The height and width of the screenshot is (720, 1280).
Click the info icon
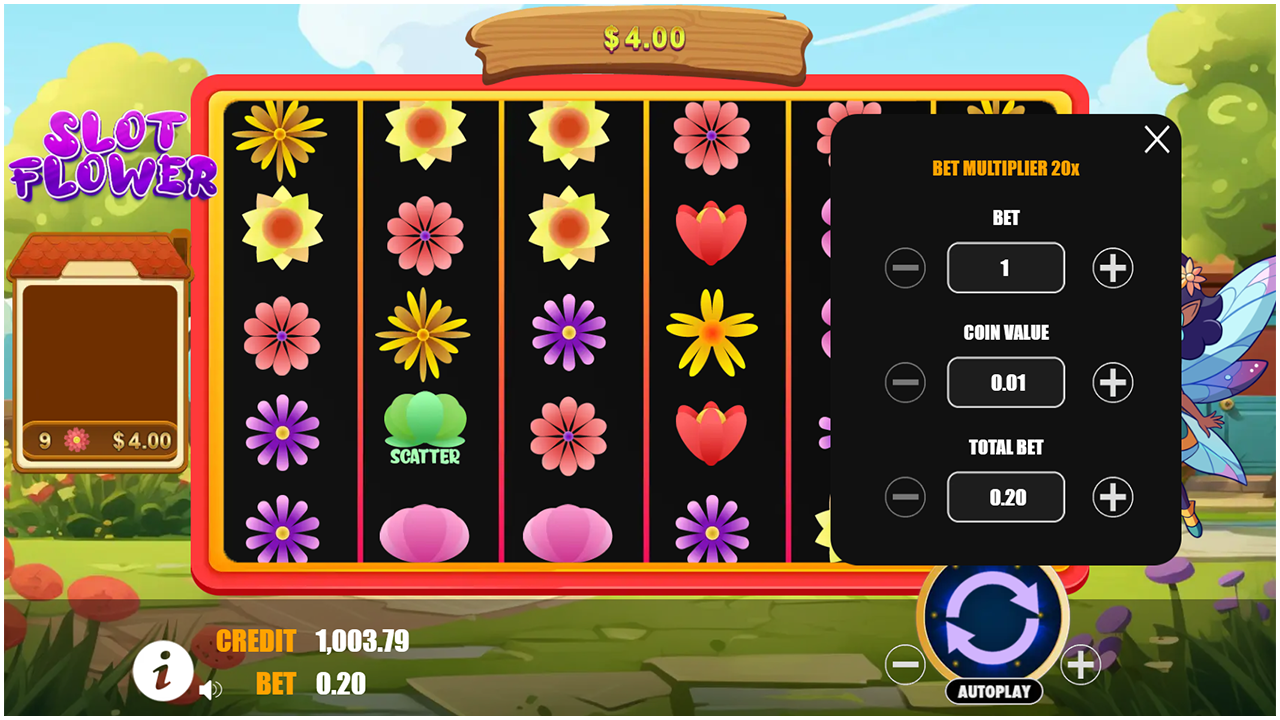(163, 672)
